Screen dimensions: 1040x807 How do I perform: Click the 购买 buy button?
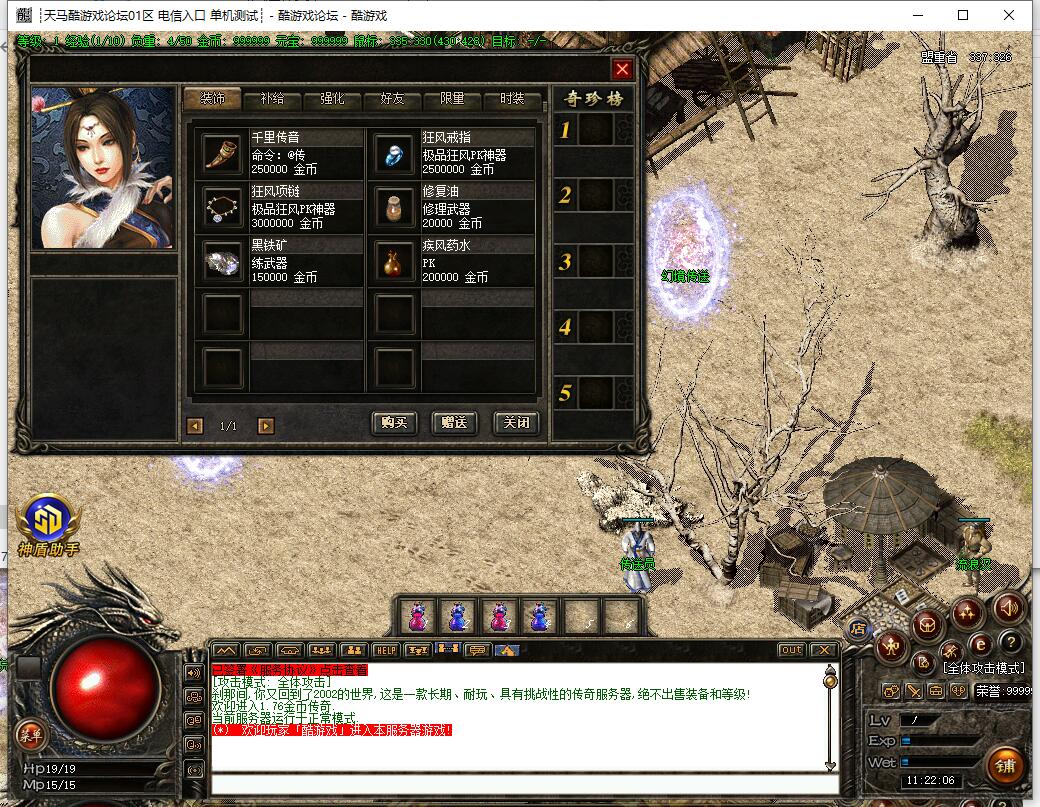click(x=394, y=423)
